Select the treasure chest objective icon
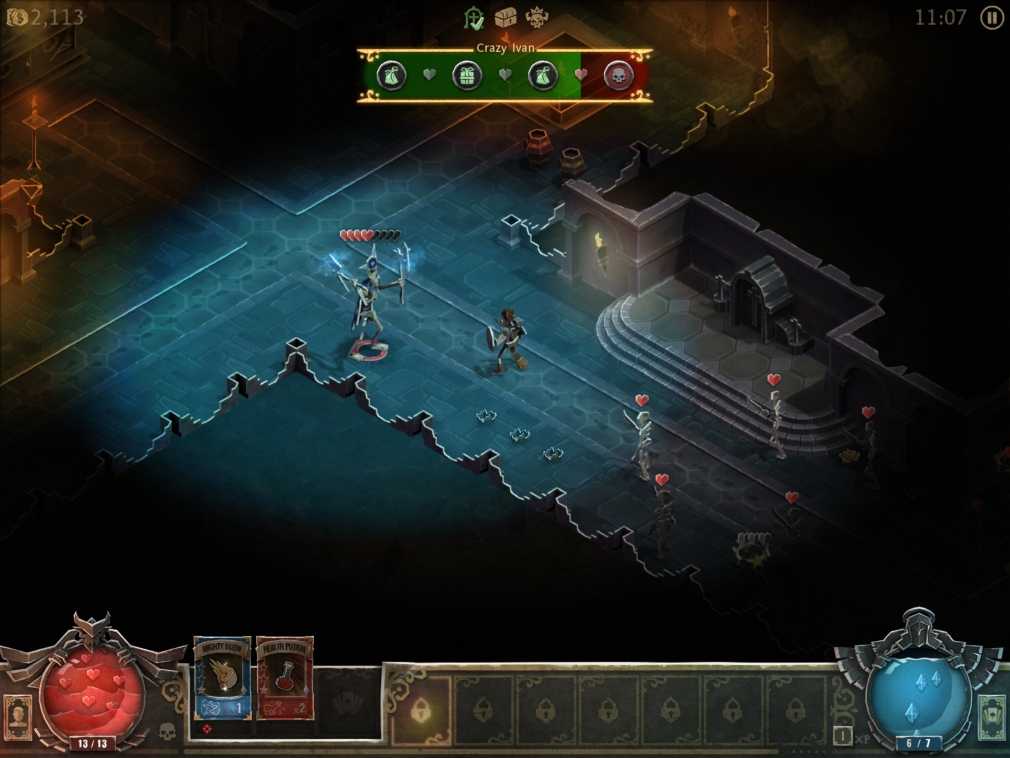 click(506, 17)
